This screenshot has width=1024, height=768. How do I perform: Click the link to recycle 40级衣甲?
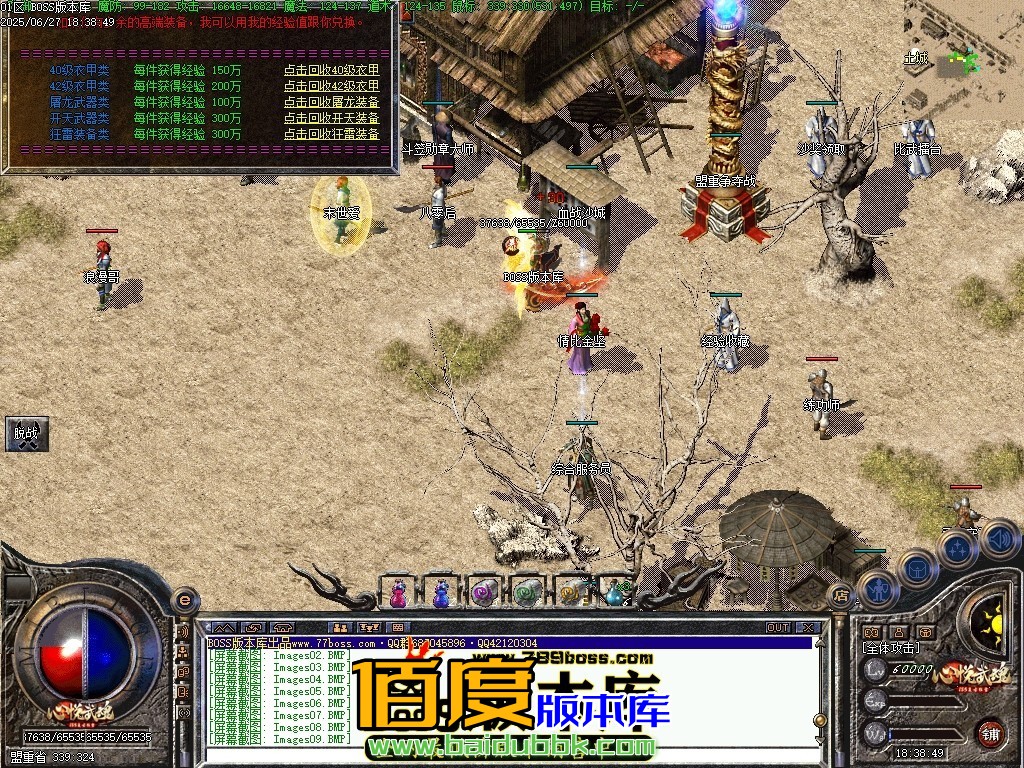click(331, 70)
